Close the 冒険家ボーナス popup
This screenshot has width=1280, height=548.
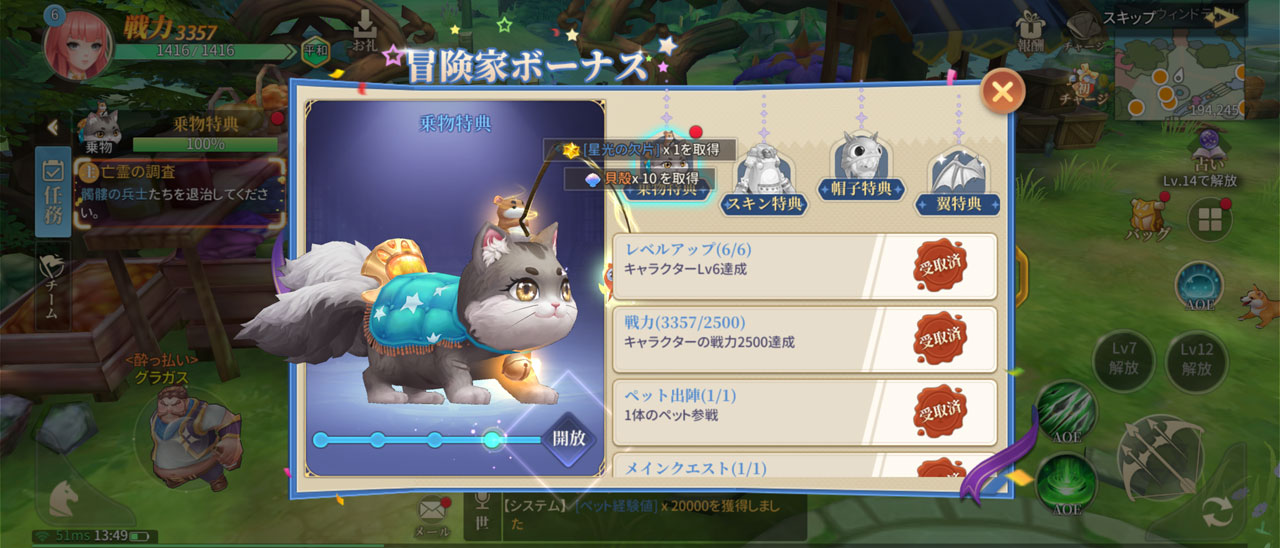point(1002,92)
